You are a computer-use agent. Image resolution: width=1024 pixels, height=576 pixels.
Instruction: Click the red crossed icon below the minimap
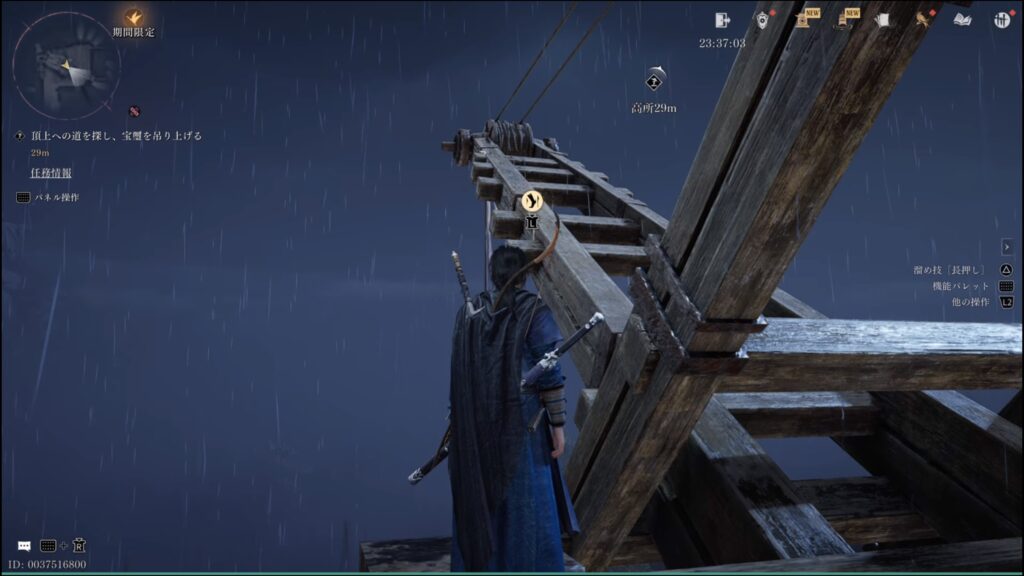(134, 111)
